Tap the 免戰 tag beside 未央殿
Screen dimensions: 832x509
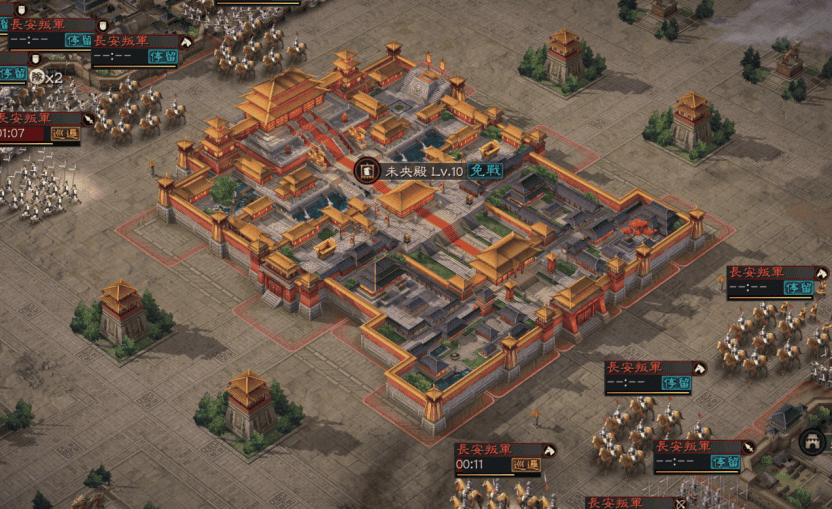tap(485, 171)
